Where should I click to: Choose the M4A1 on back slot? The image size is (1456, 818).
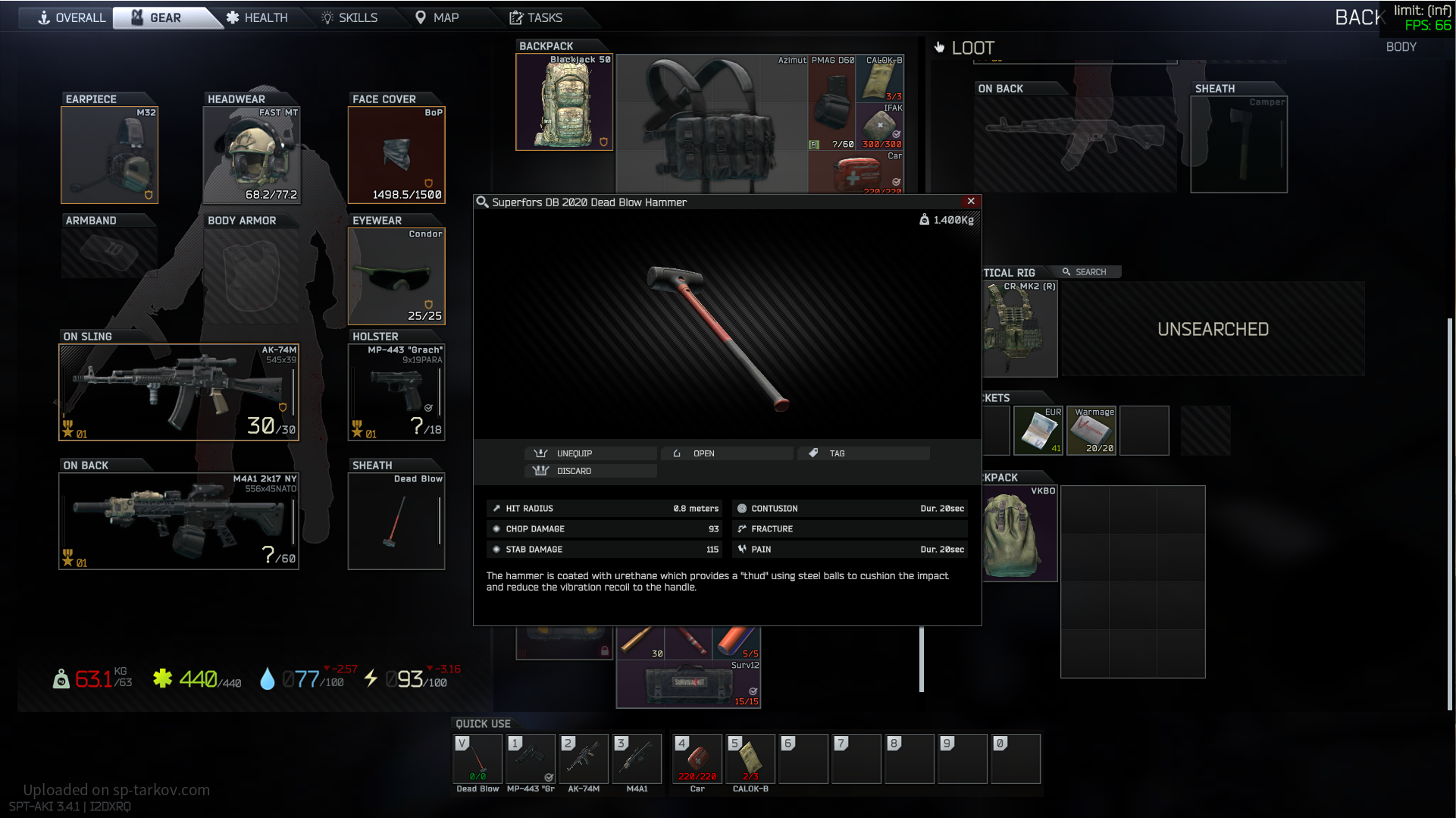179,522
